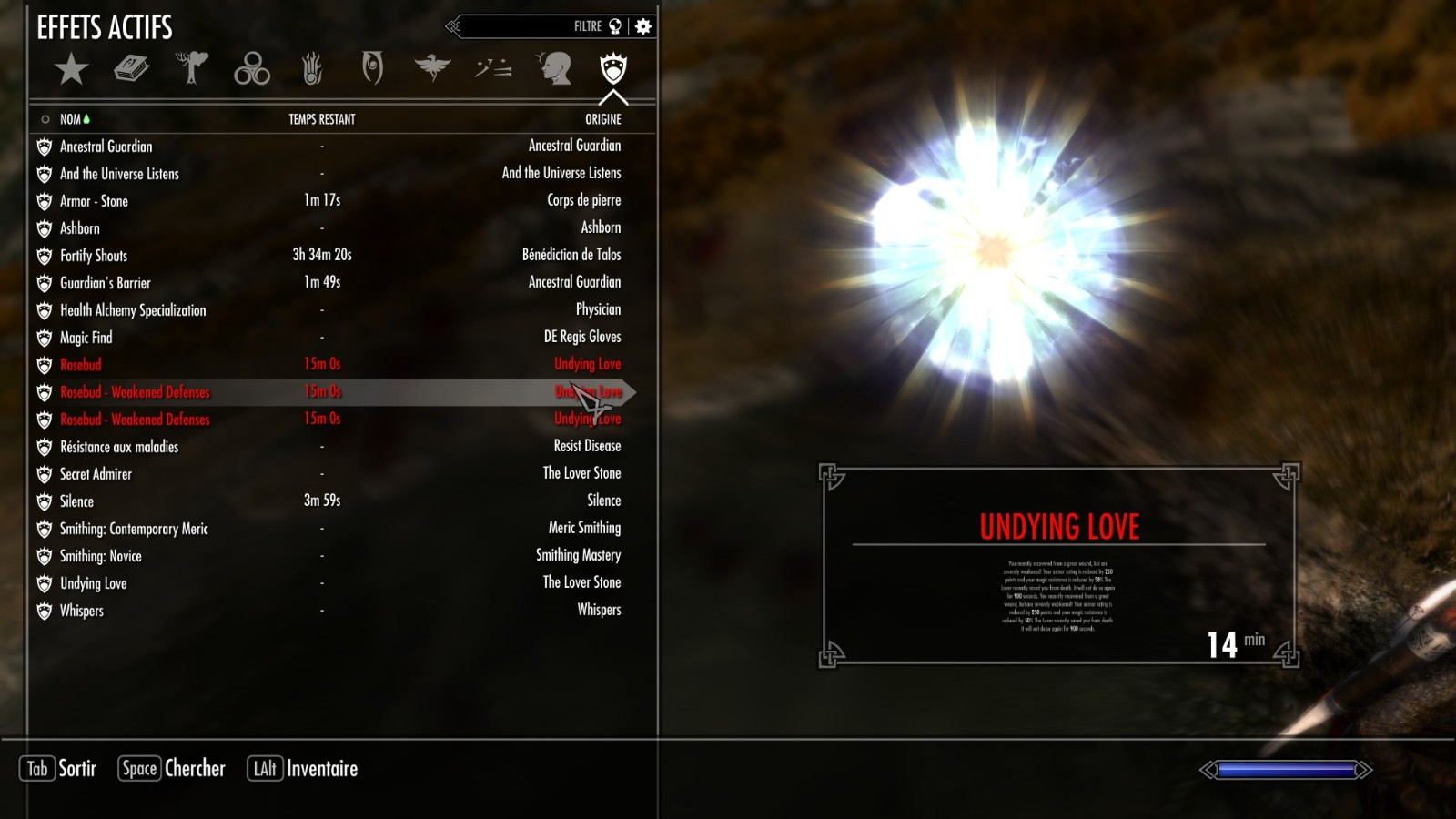Click the tree abilities category icon
The height and width of the screenshot is (819, 1456).
191,68
